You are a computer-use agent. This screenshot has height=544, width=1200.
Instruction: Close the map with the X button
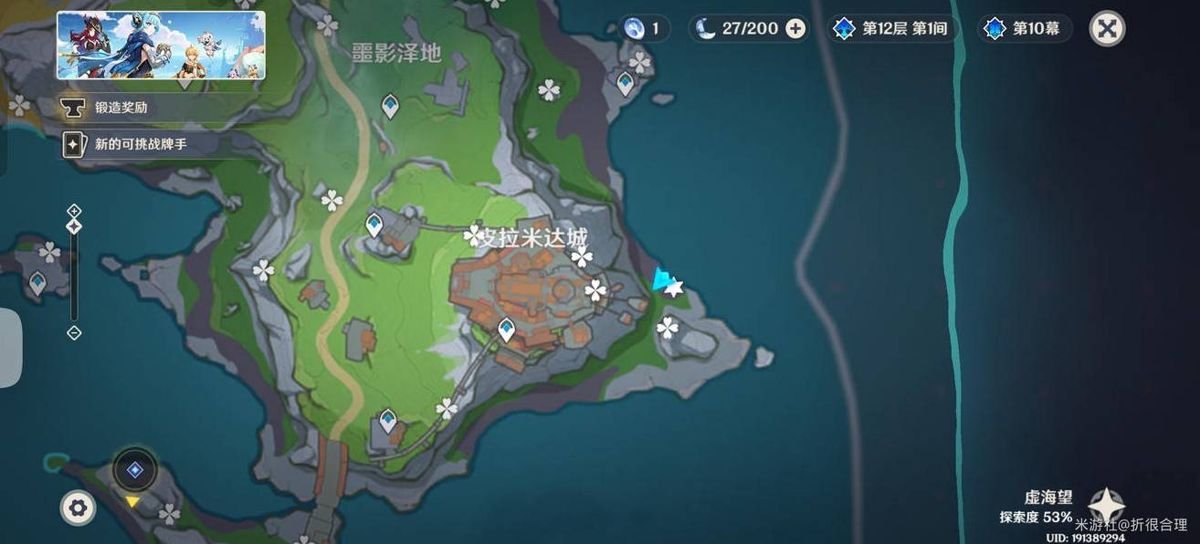tap(1107, 28)
